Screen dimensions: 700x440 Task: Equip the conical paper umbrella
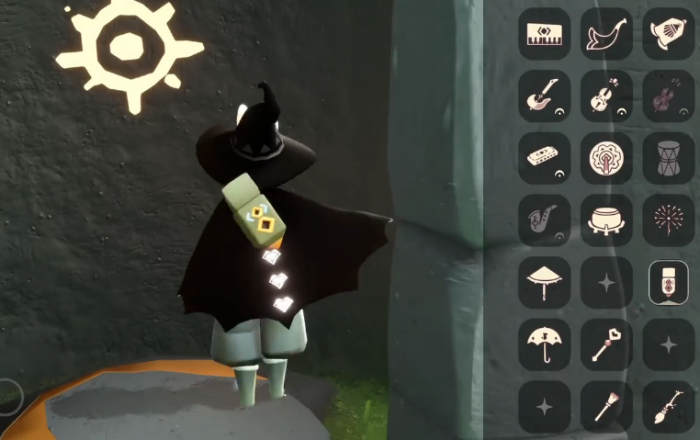[544, 282]
